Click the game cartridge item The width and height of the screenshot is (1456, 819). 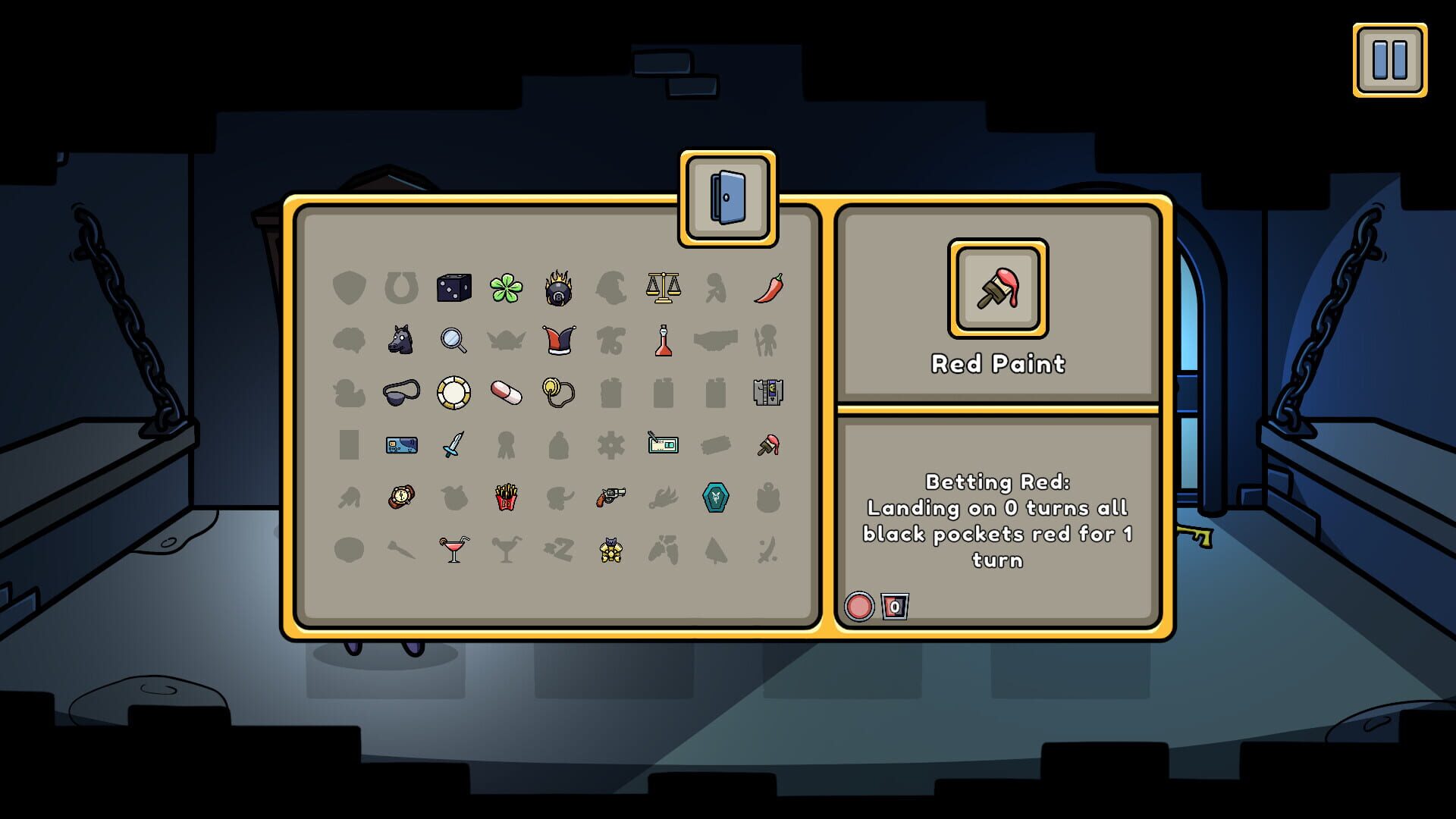point(768,393)
